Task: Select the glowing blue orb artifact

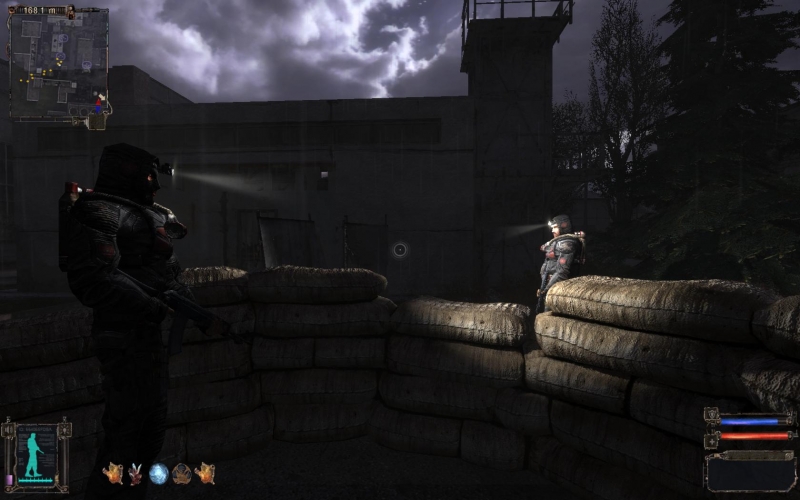Action: [x=158, y=474]
